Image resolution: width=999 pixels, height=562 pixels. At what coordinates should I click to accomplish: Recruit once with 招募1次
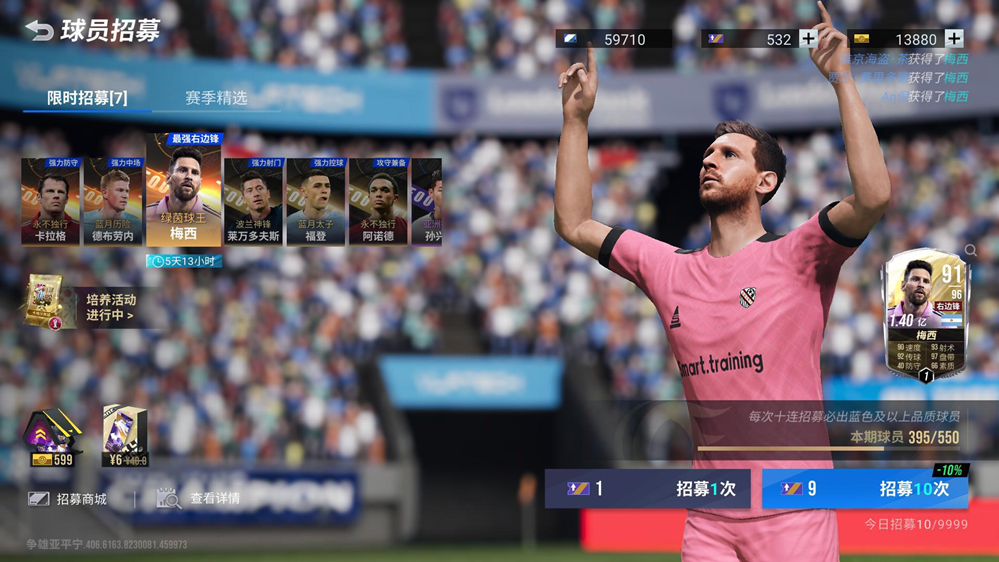647,489
